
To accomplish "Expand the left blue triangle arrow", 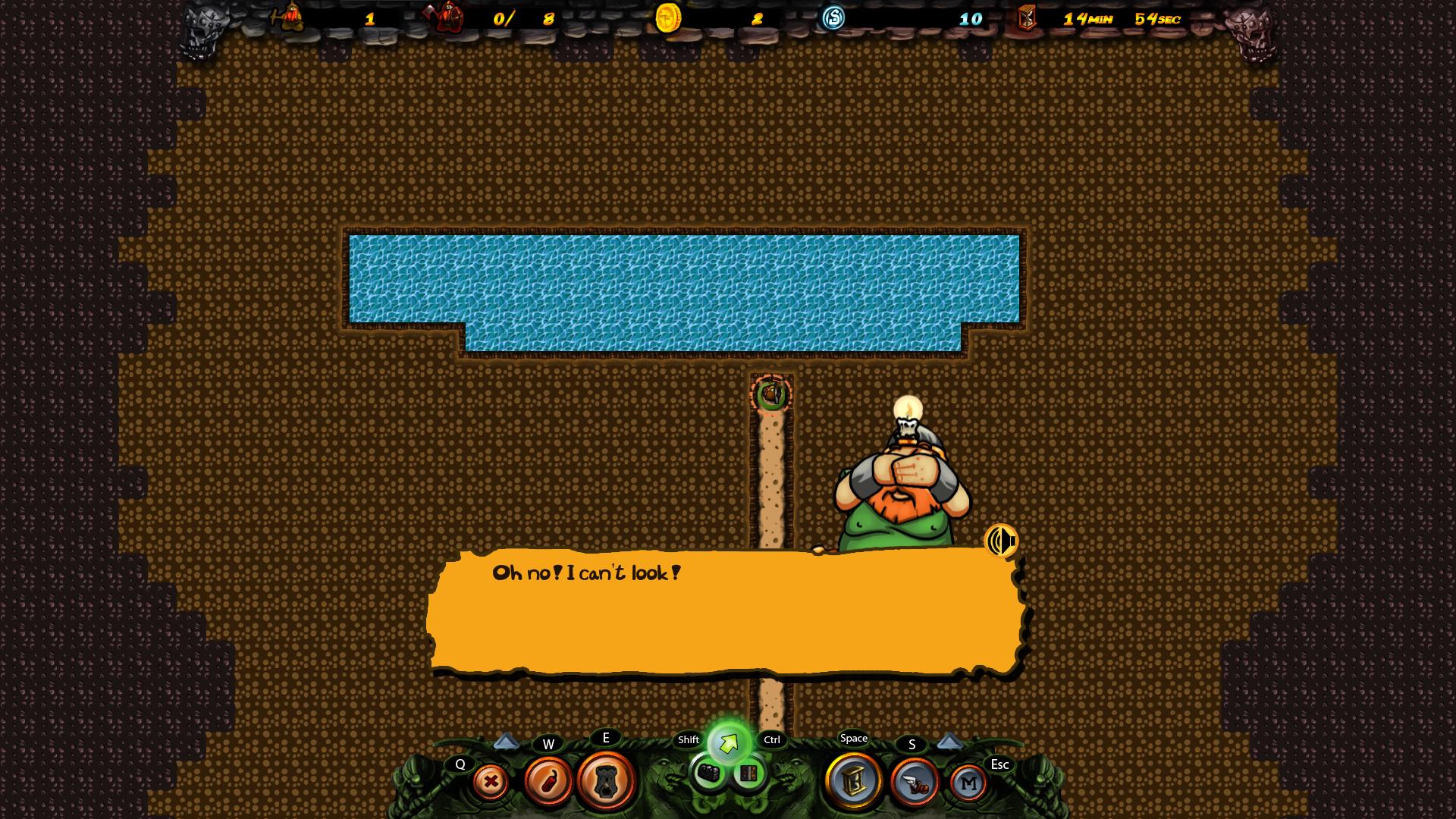I will click(x=507, y=741).
